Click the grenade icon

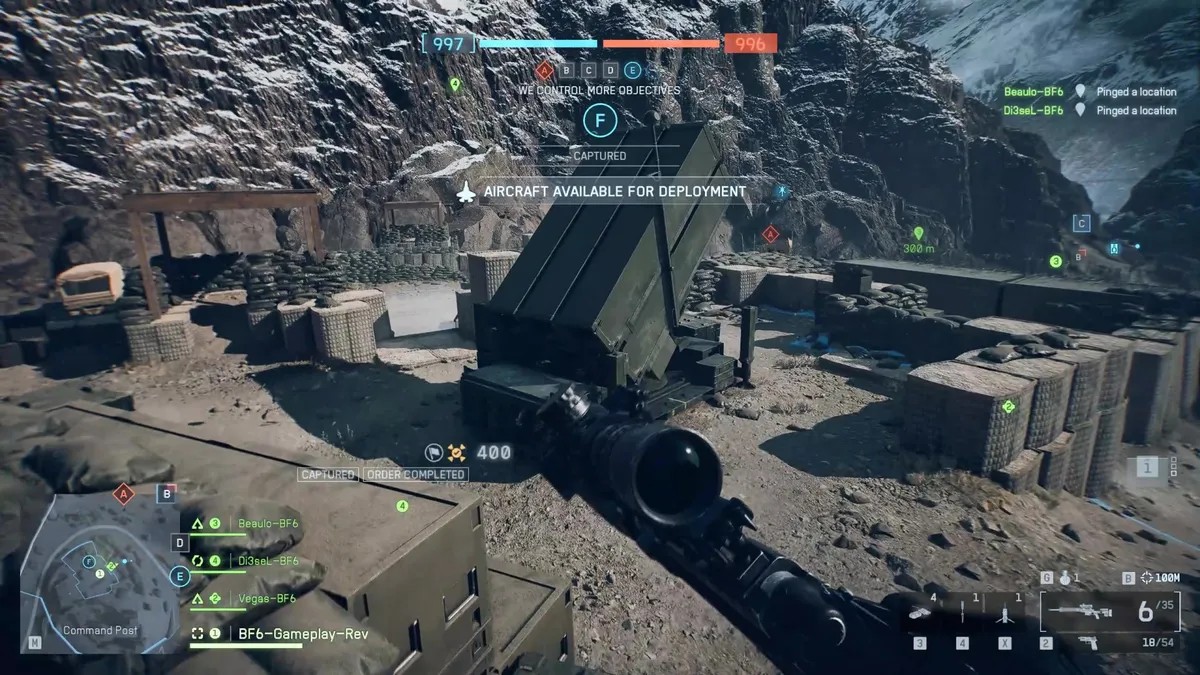coord(1065,578)
